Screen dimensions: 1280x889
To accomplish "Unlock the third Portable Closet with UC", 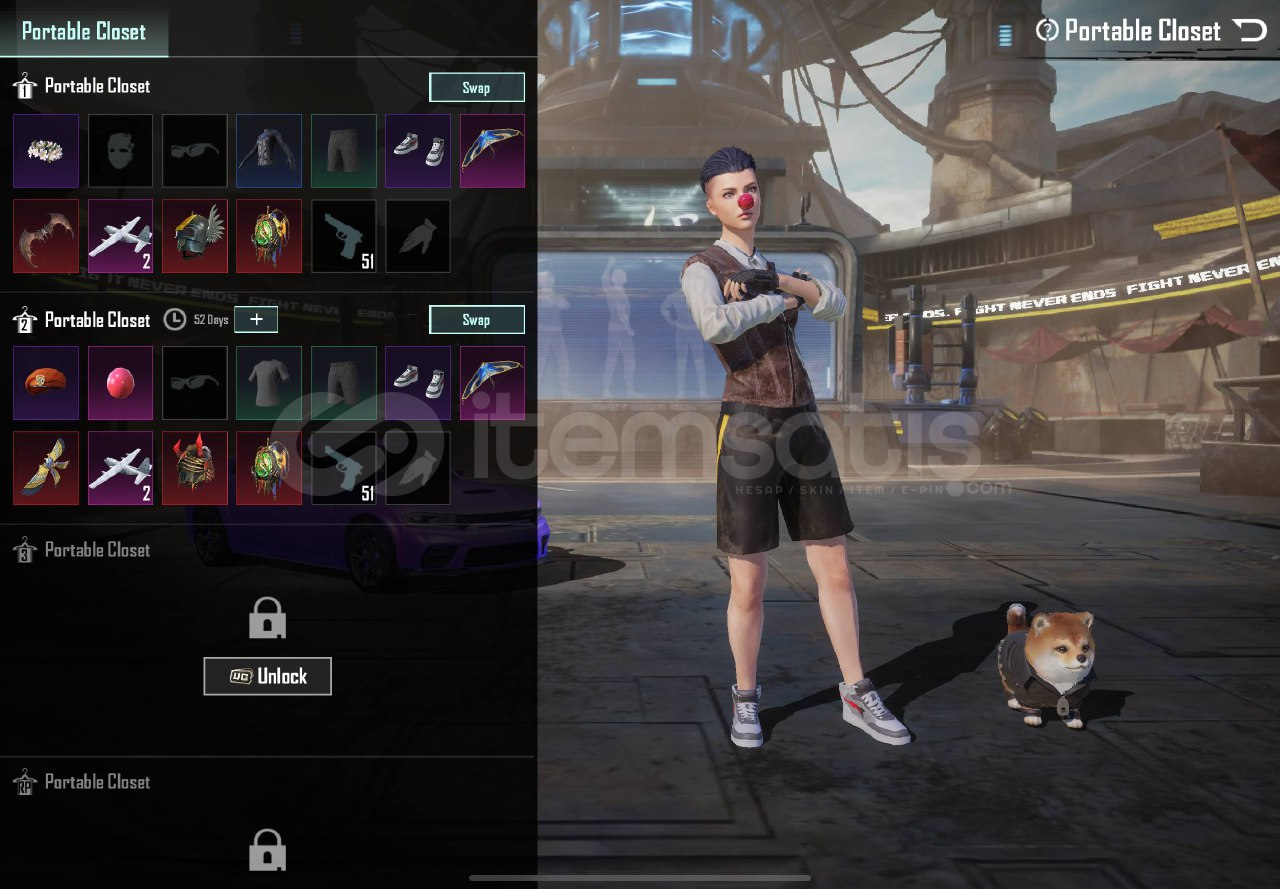I will (x=267, y=676).
